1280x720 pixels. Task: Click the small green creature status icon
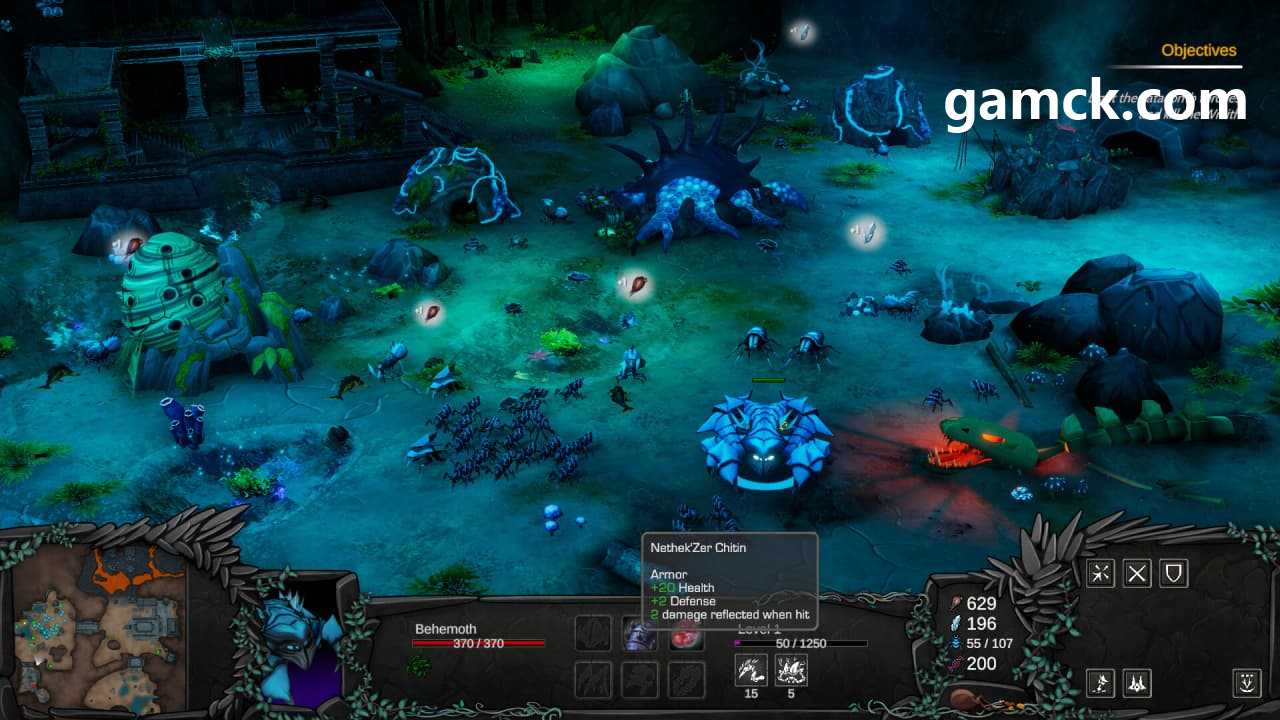[420, 665]
